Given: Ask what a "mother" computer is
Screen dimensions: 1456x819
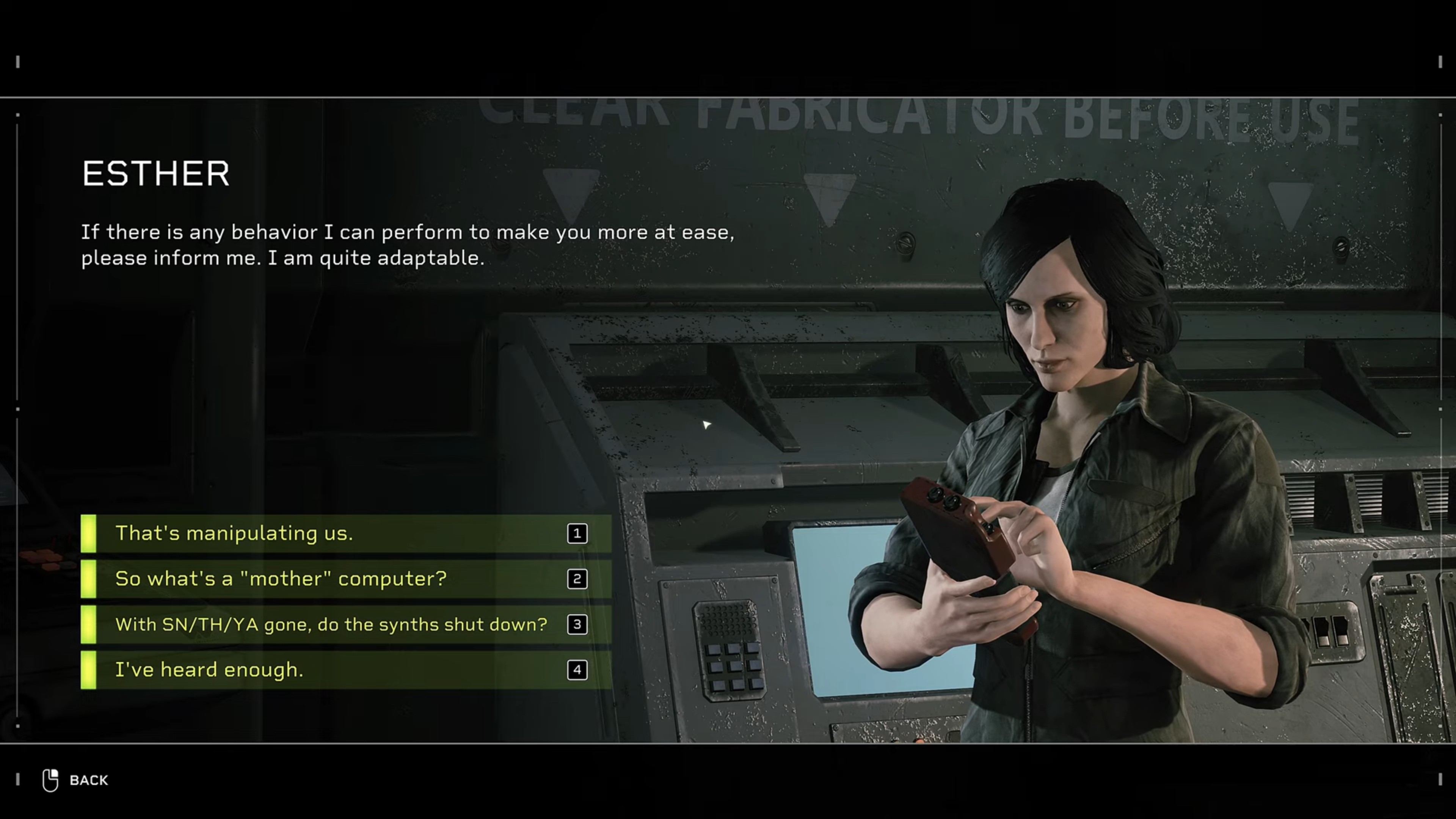Looking at the screenshot, I should [x=346, y=579].
